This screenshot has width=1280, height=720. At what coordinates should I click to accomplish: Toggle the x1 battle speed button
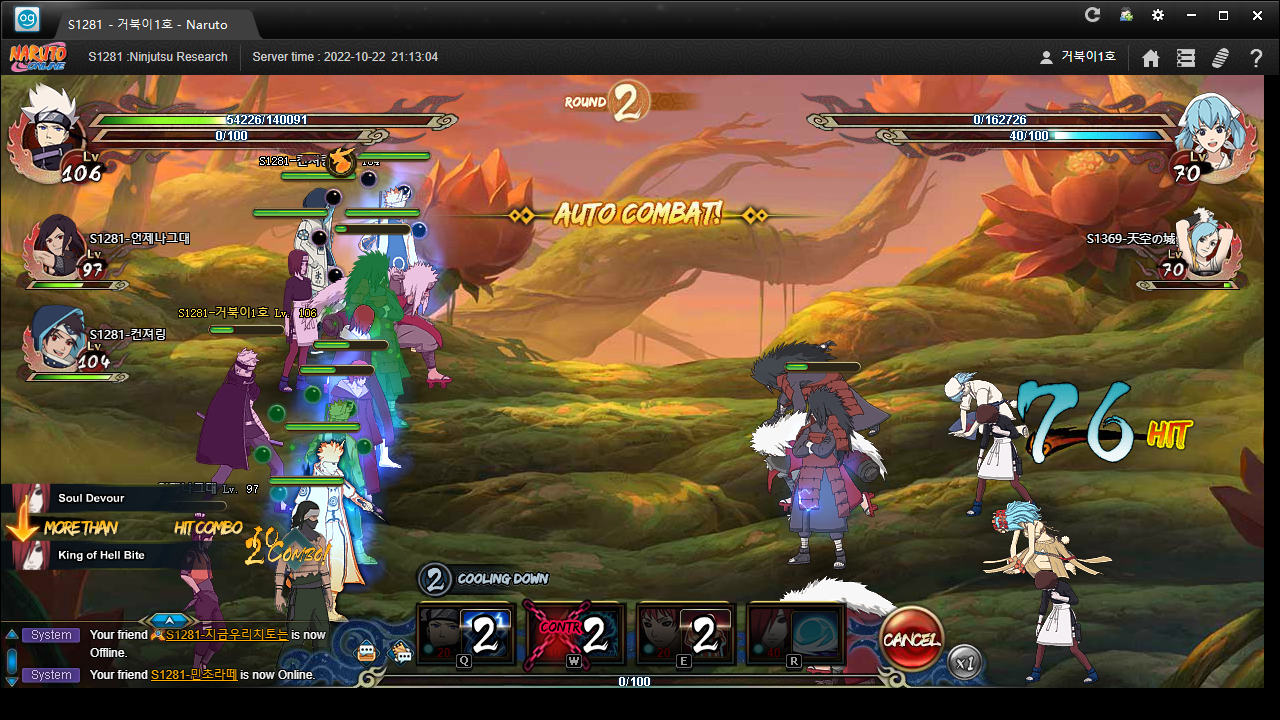(964, 662)
